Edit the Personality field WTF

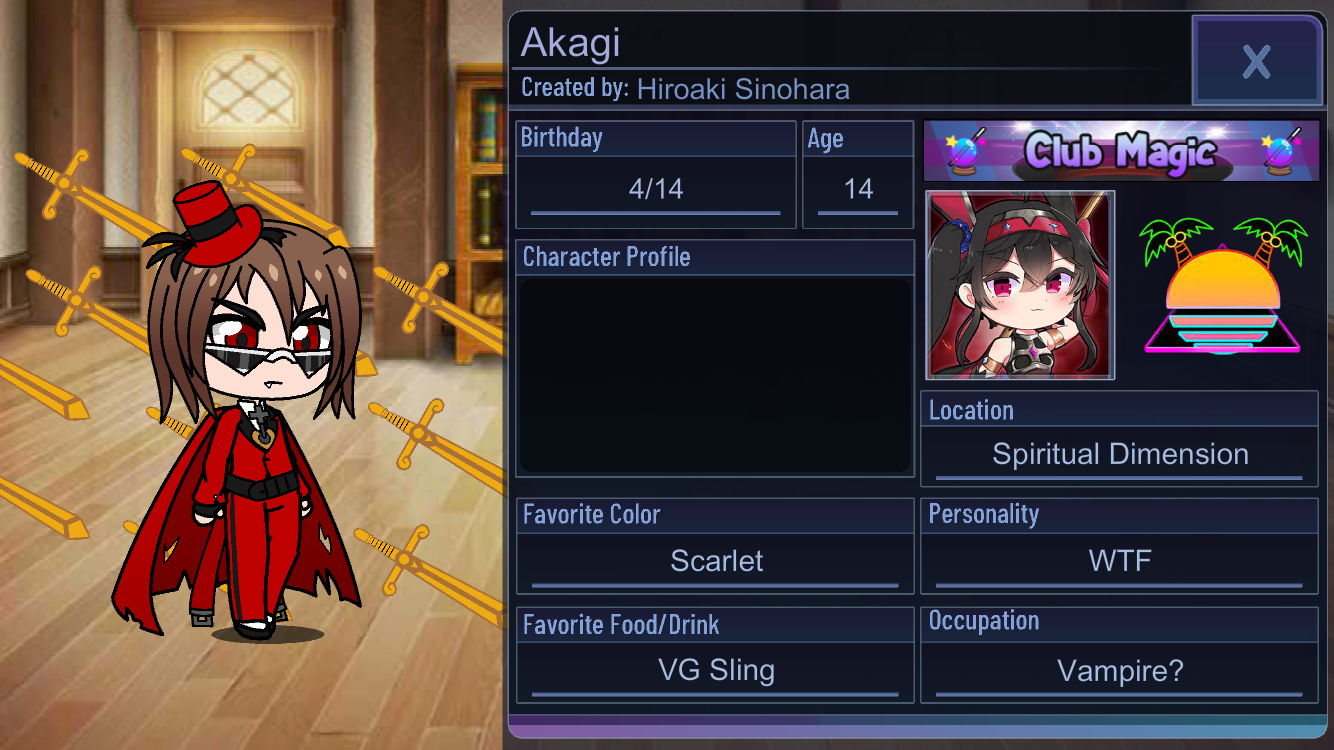click(1119, 561)
